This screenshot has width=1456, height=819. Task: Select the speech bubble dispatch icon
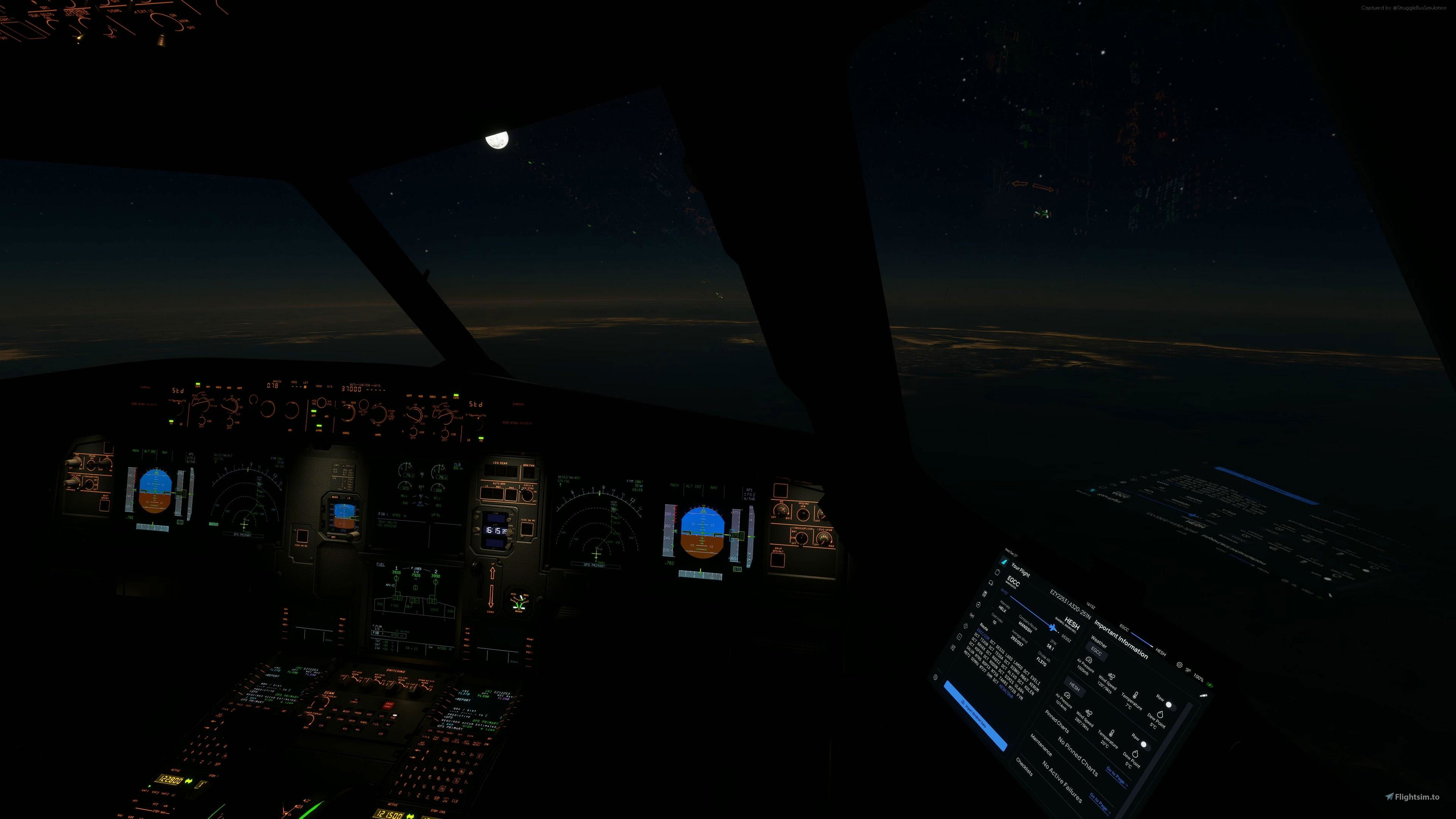point(992,583)
